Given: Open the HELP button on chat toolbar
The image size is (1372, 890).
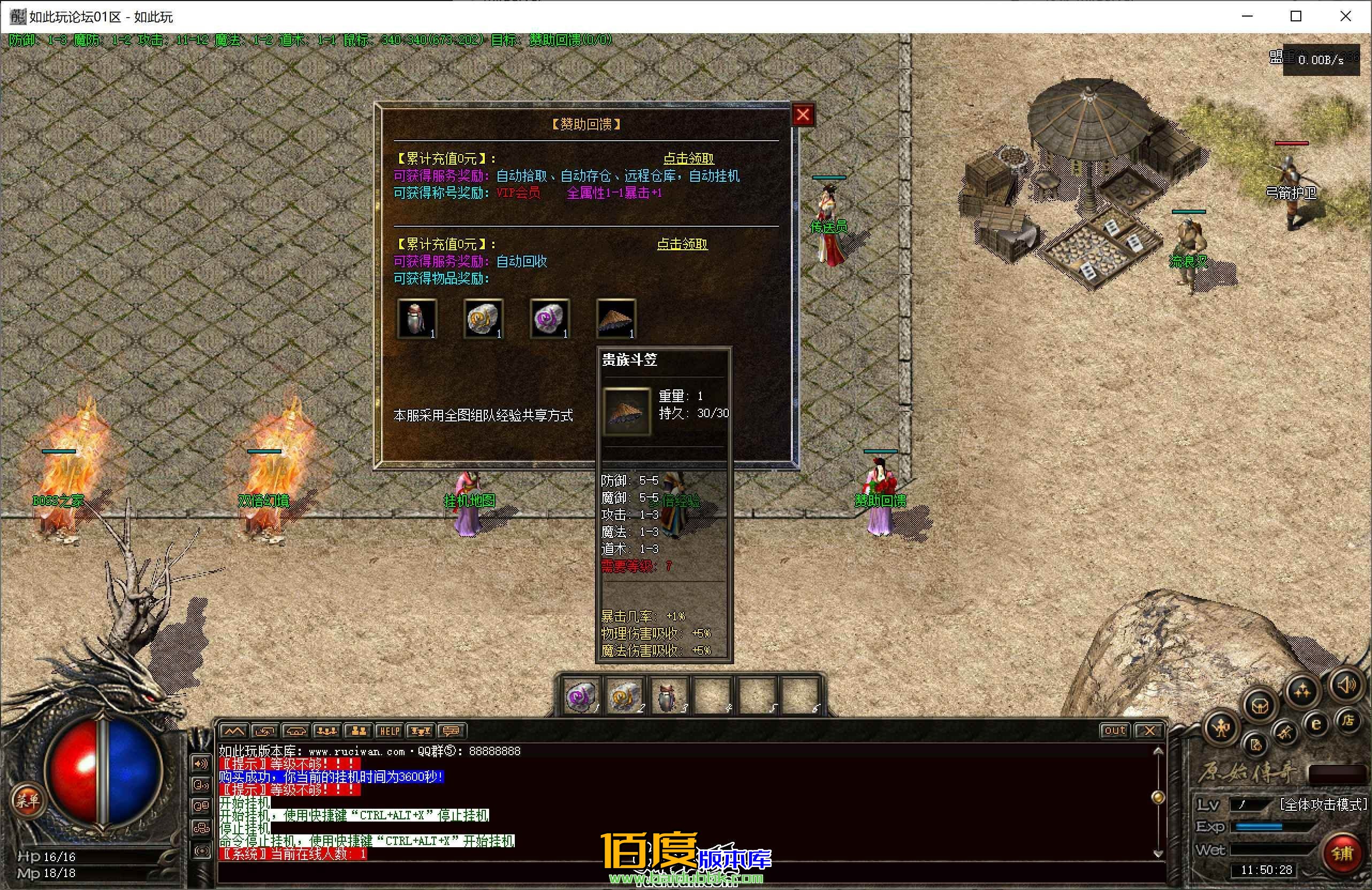Looking at the screenshot, I should point(389,731).
